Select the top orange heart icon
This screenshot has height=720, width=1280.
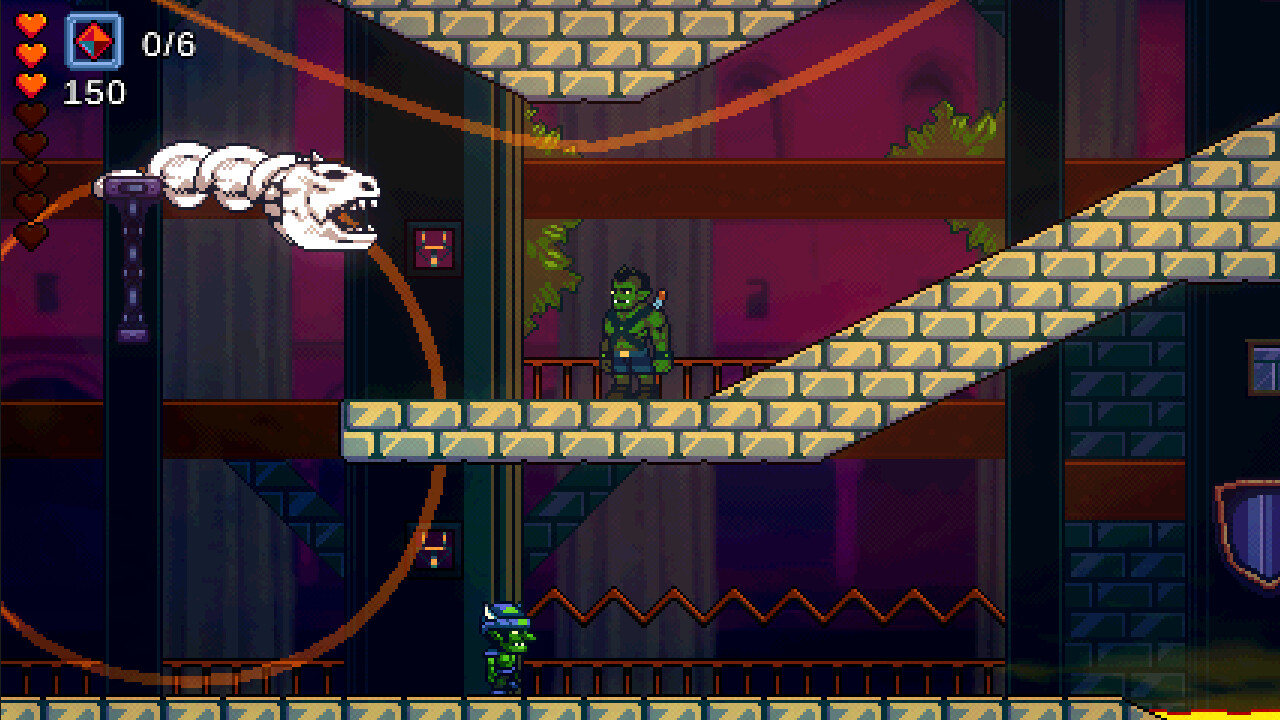click(x=31, y=25)
